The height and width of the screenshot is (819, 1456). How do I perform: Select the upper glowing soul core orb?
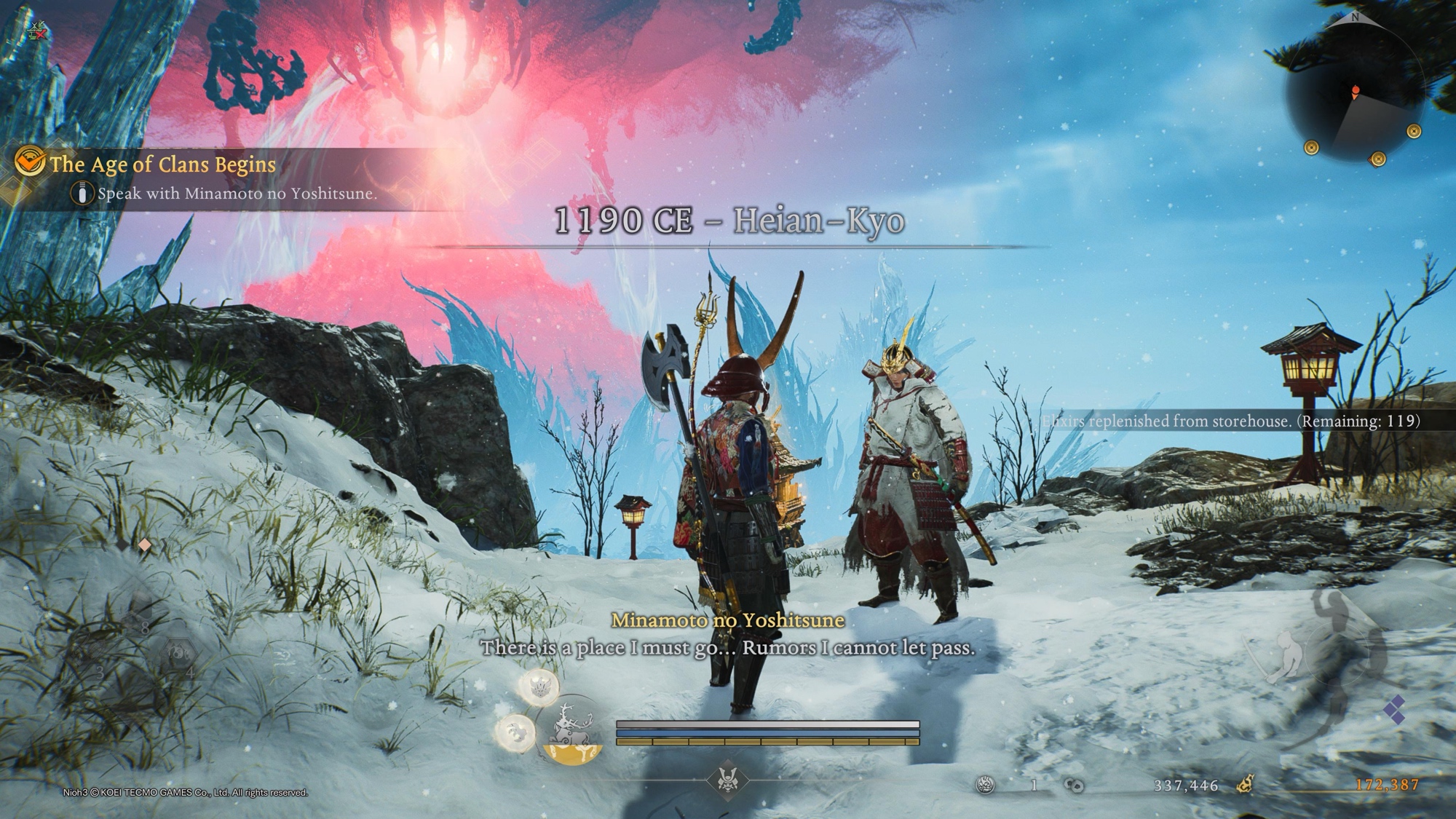pos(539,687)
